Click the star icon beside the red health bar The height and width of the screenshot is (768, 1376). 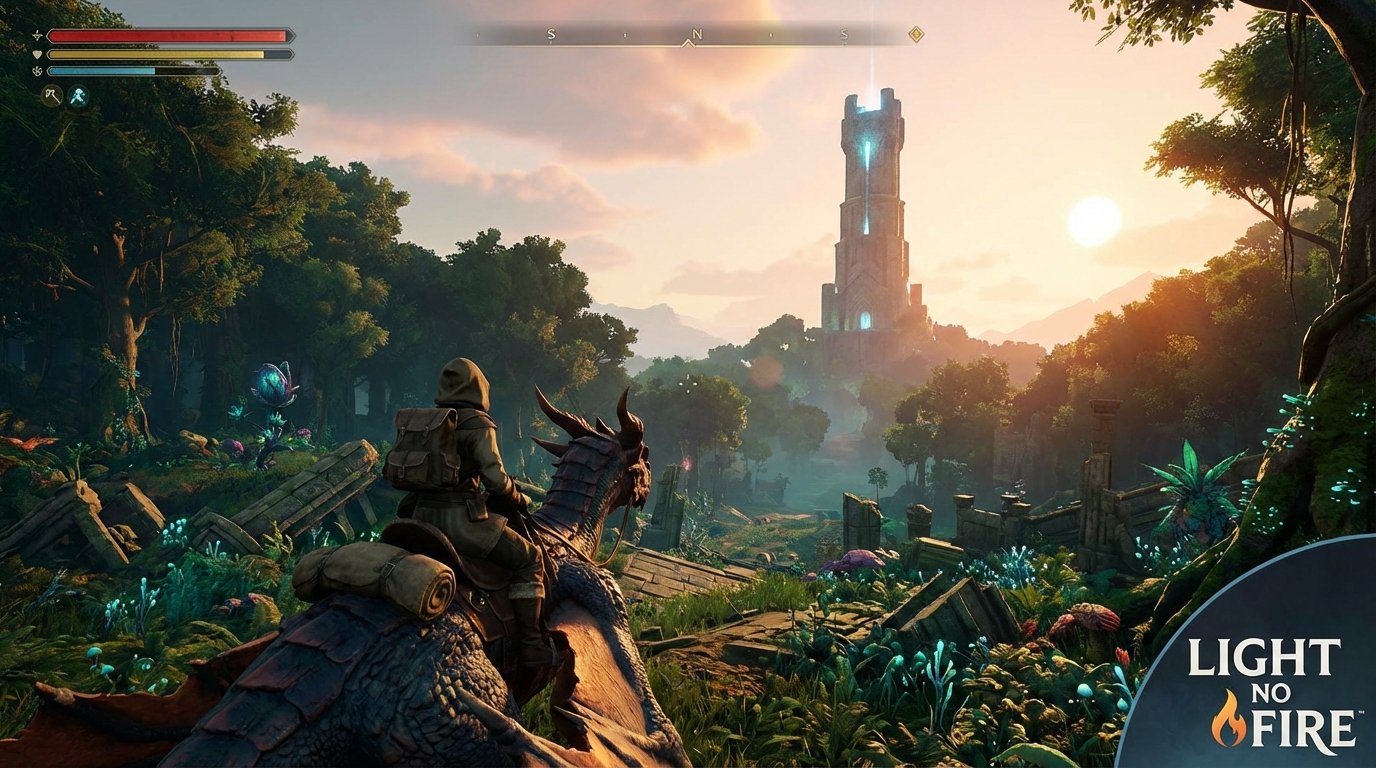click(x=37, y=35)
